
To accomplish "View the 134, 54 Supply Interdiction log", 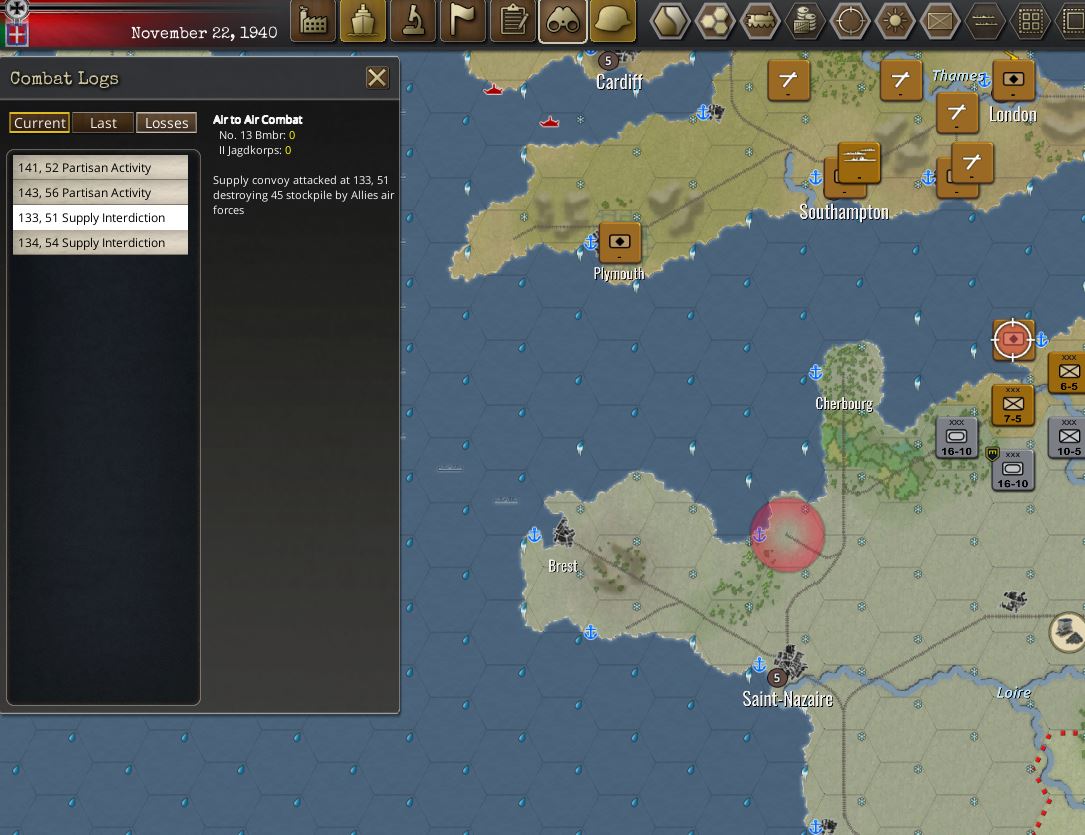I will point(100,243).
